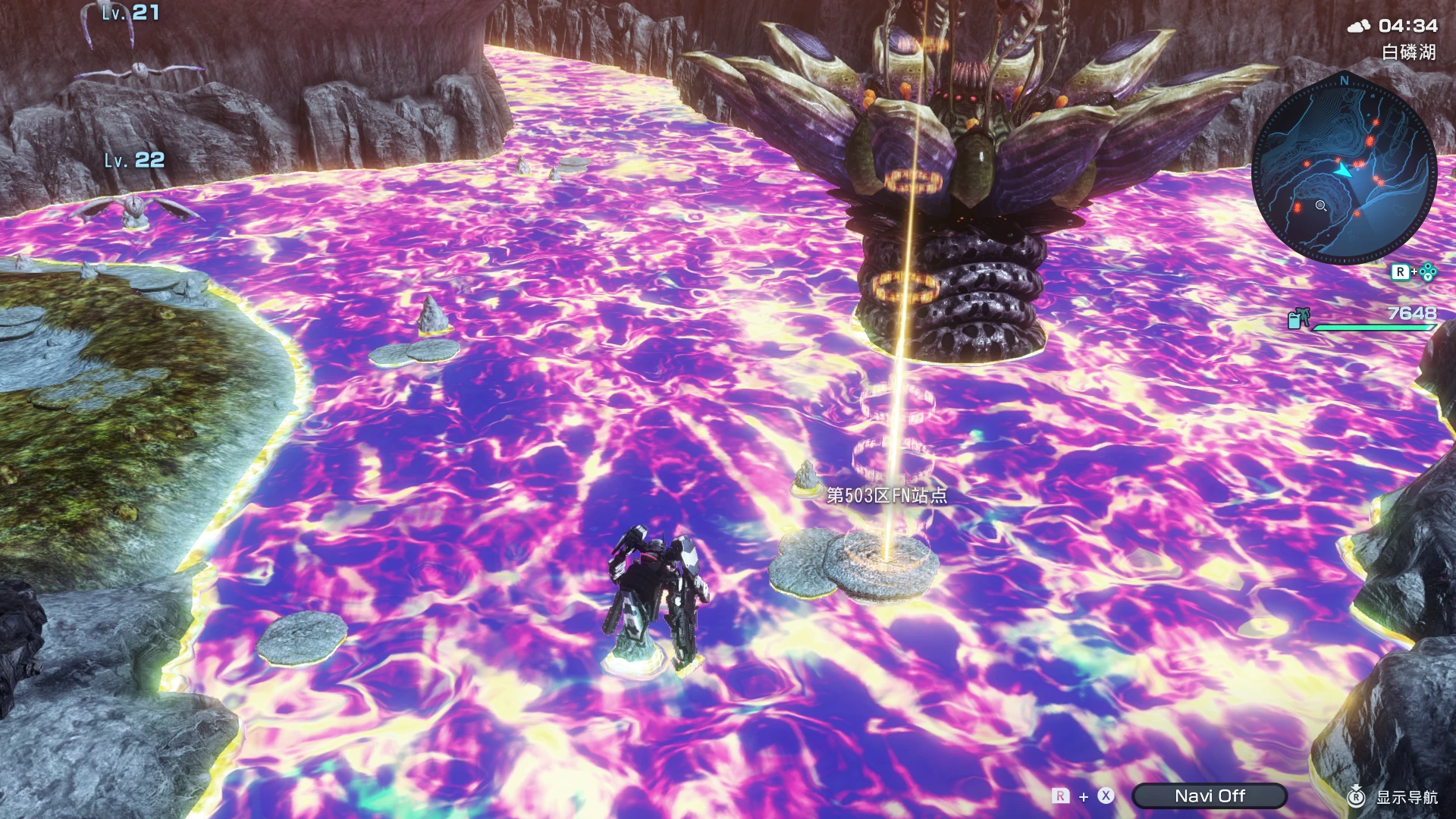Select the Lv. 22 enemy level tag

coord(134,159)
